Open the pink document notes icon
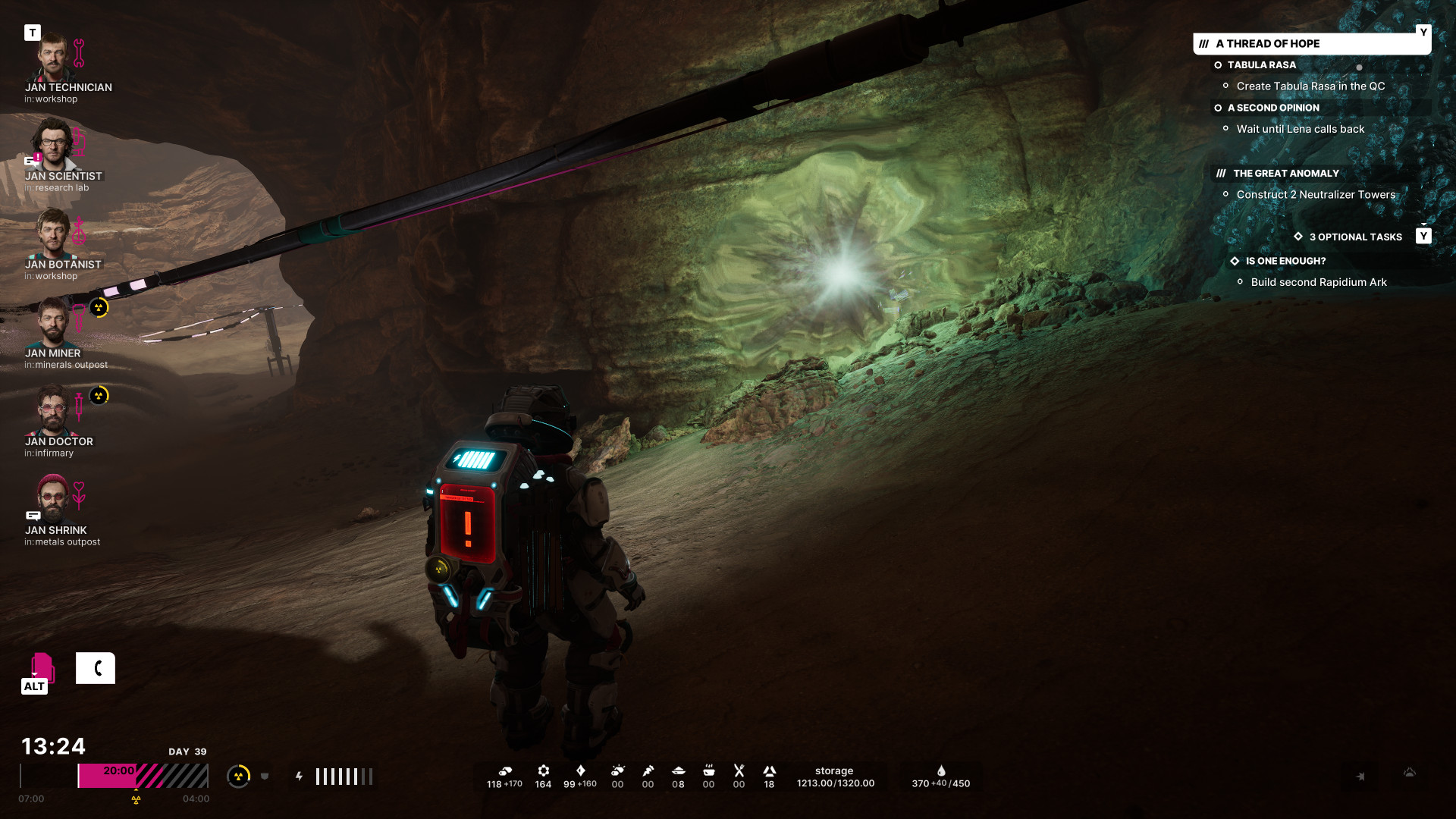This screenshot has height=819, width=1456. tap(42, 668)
